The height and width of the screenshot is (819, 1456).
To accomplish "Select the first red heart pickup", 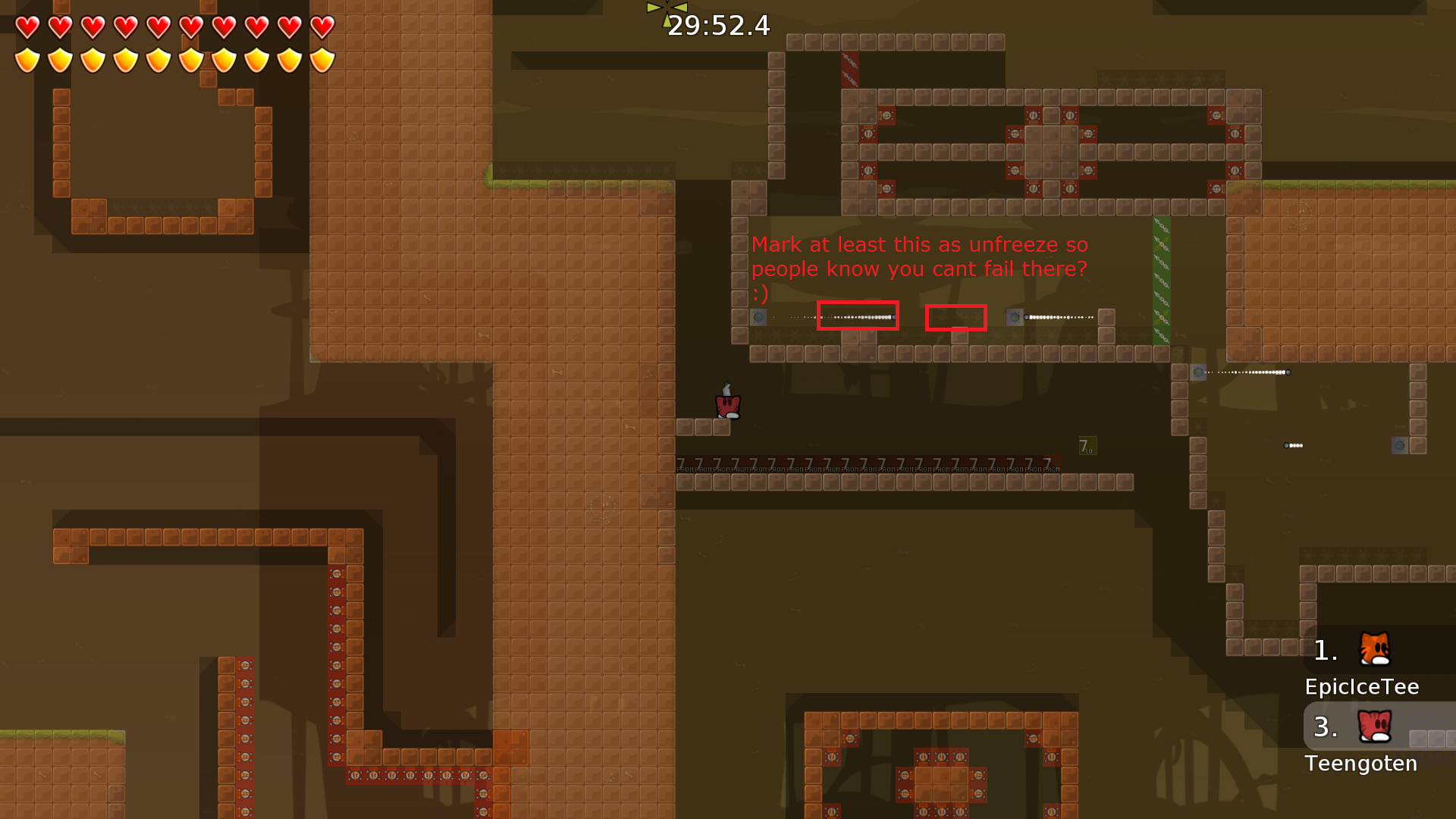I will point(27,27).
